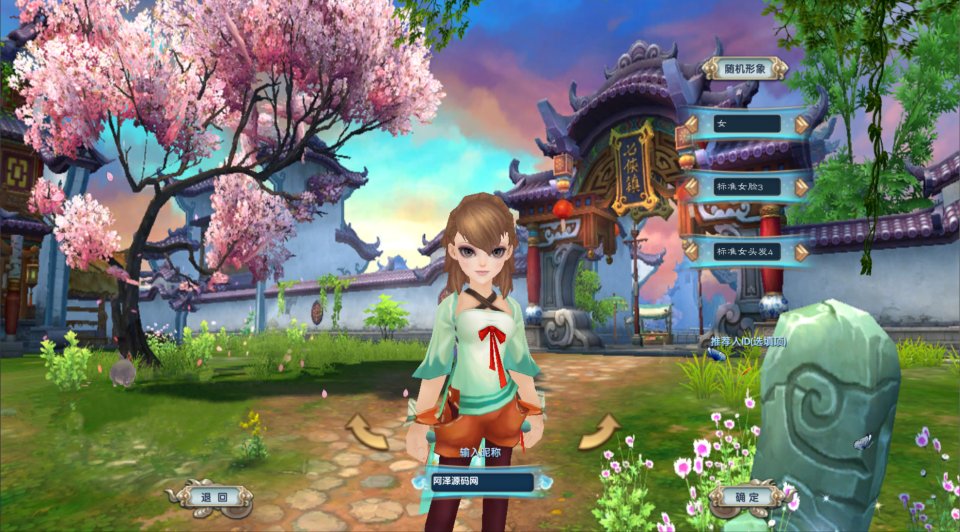The image size is (960, 532).
Task: Choose previous face using arrow left of 标准女脸3
Action: tap(691, 187)
